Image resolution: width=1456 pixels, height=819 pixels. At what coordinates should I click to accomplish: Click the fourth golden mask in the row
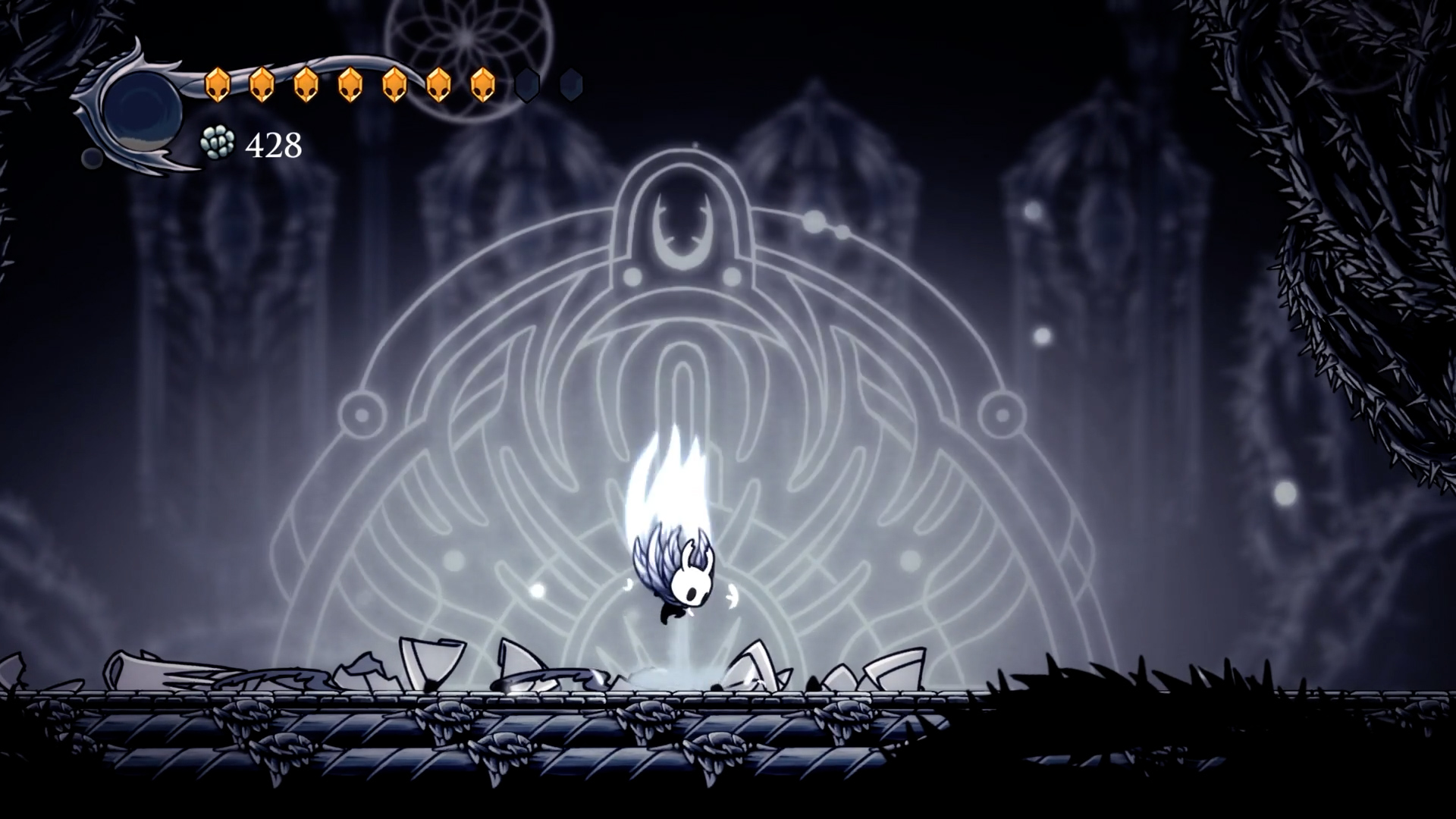coord(350,83)
